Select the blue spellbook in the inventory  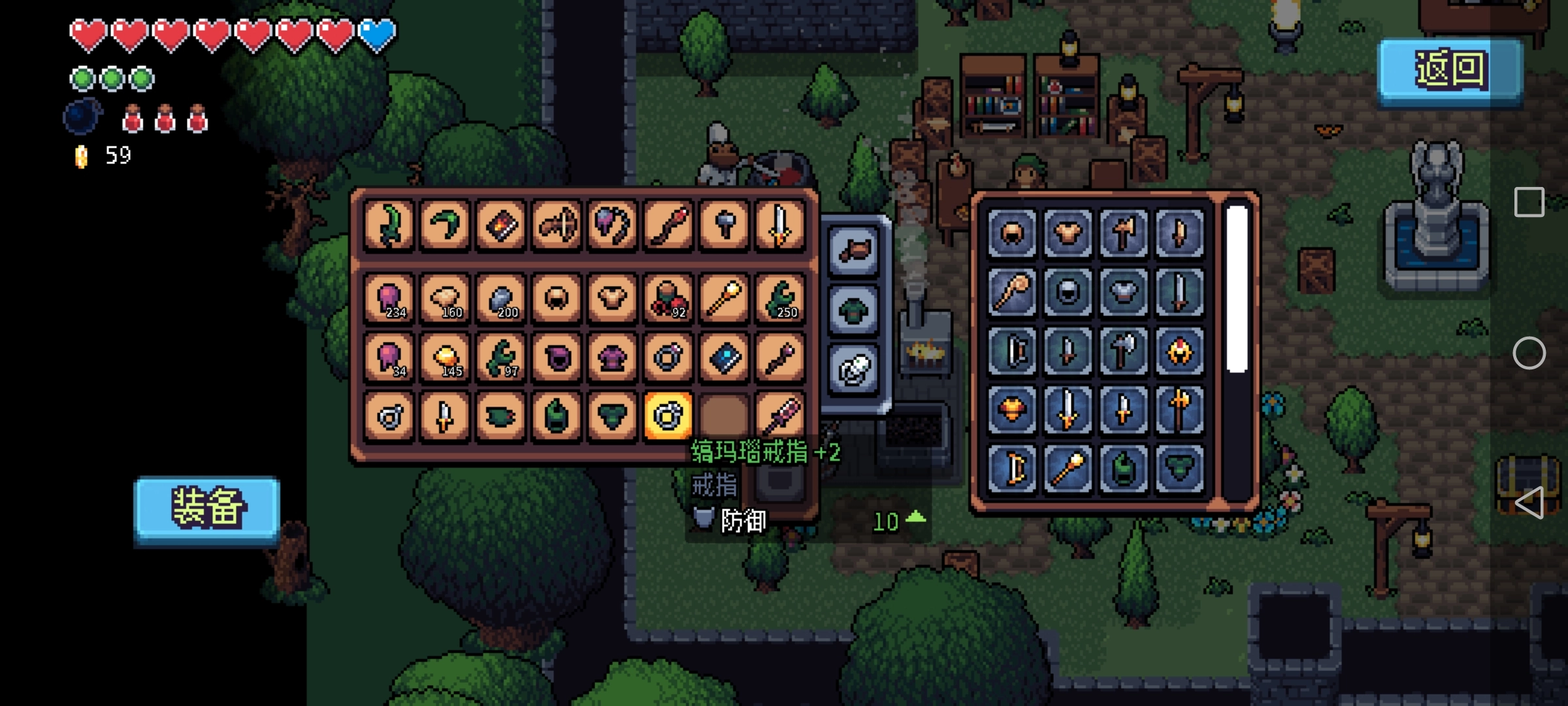click(724, 357)
